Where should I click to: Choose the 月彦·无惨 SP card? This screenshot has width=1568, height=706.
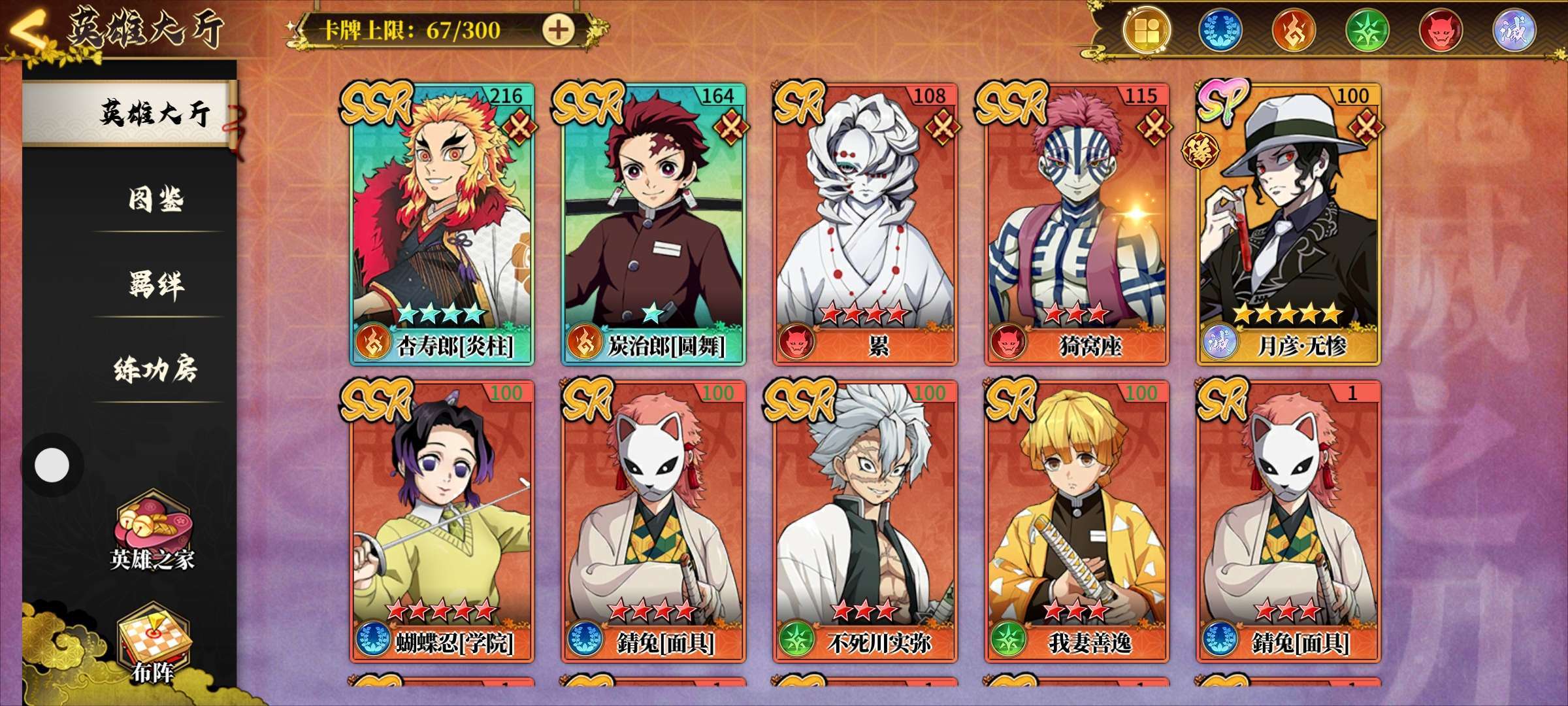pos(1288,224)
